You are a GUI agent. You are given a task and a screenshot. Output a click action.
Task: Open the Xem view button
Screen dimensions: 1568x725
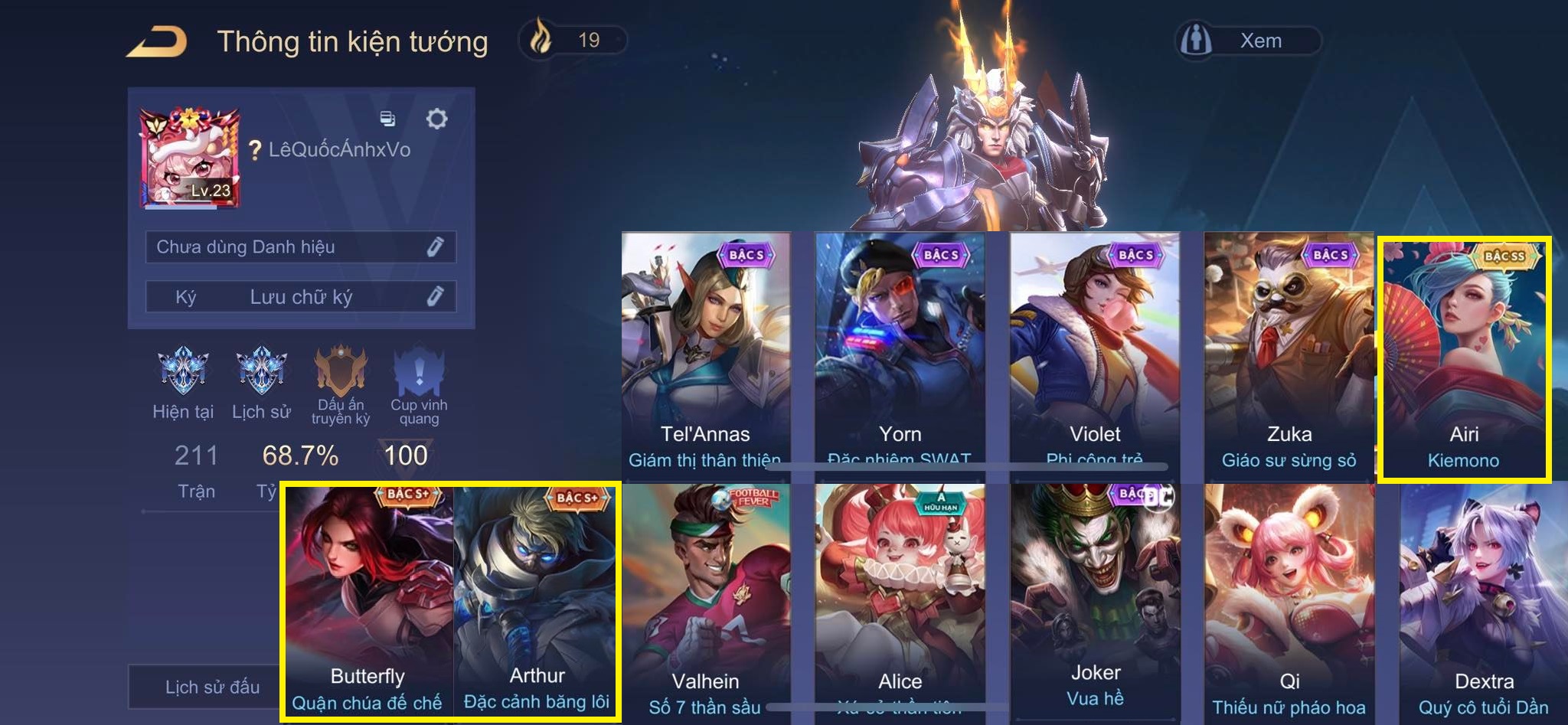pos(1248,41)
